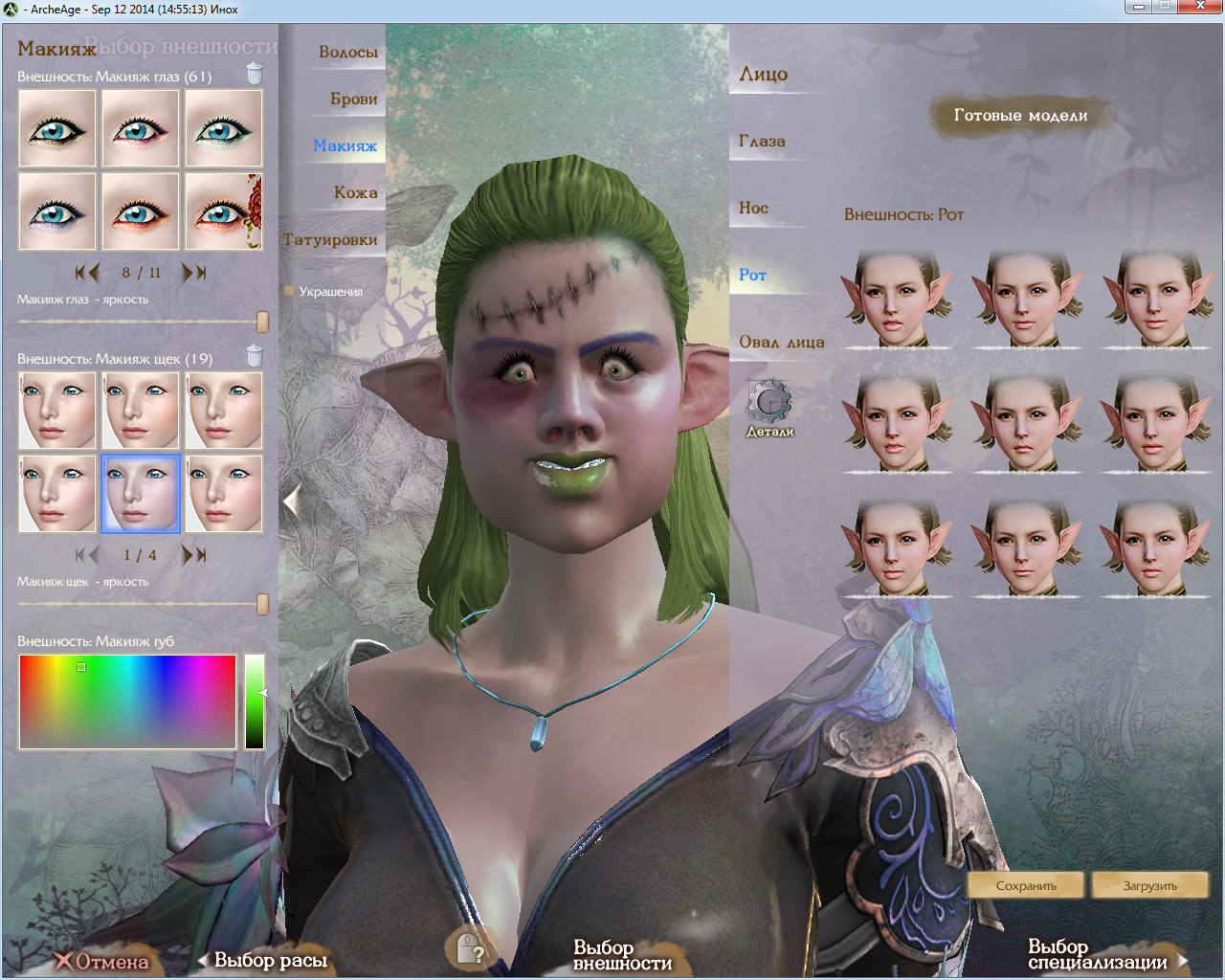Choose the Украшения category

pyautogui.click(x=329, y=291)
